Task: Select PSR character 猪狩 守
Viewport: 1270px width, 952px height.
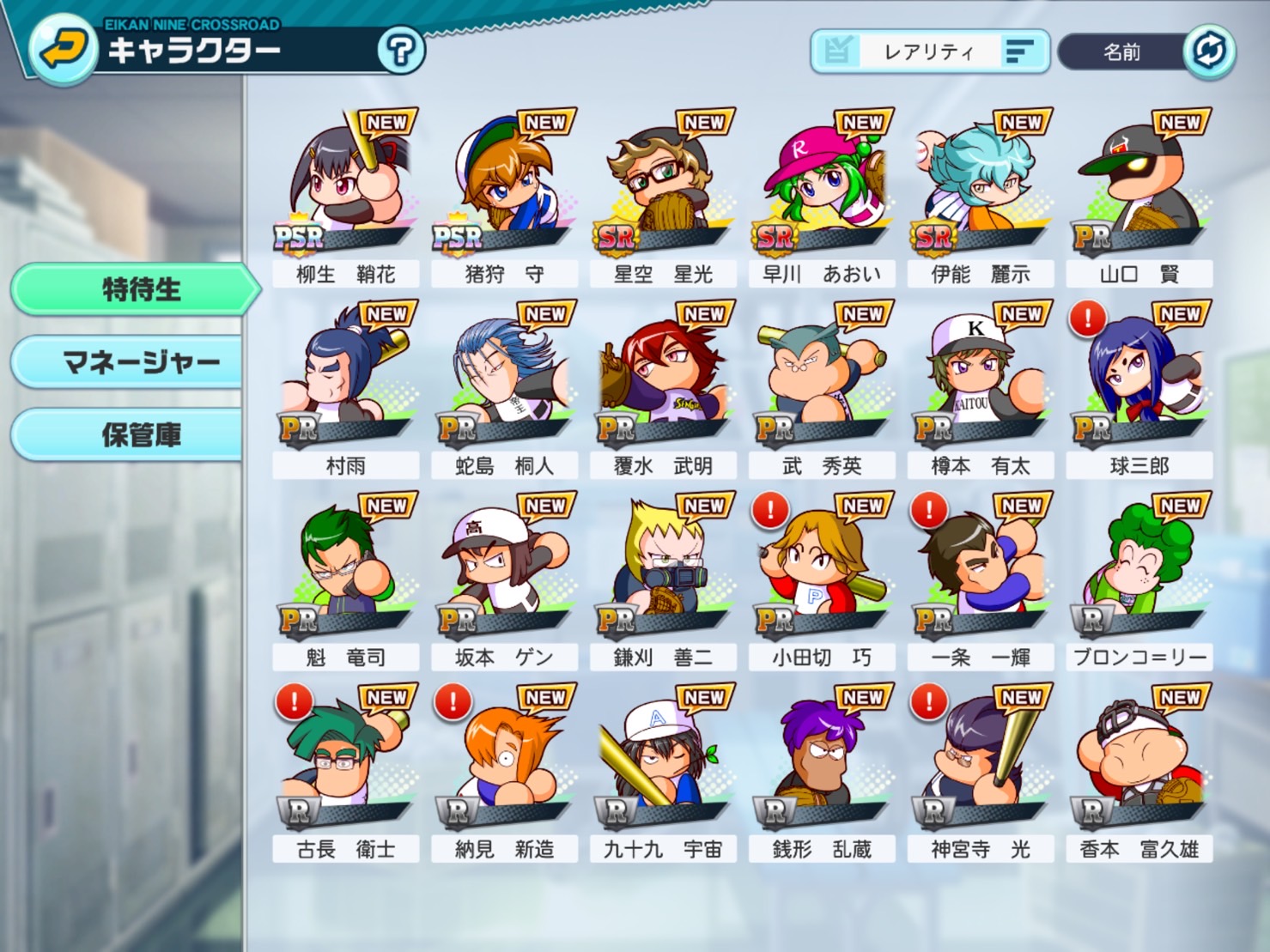Action: (504, 197)
